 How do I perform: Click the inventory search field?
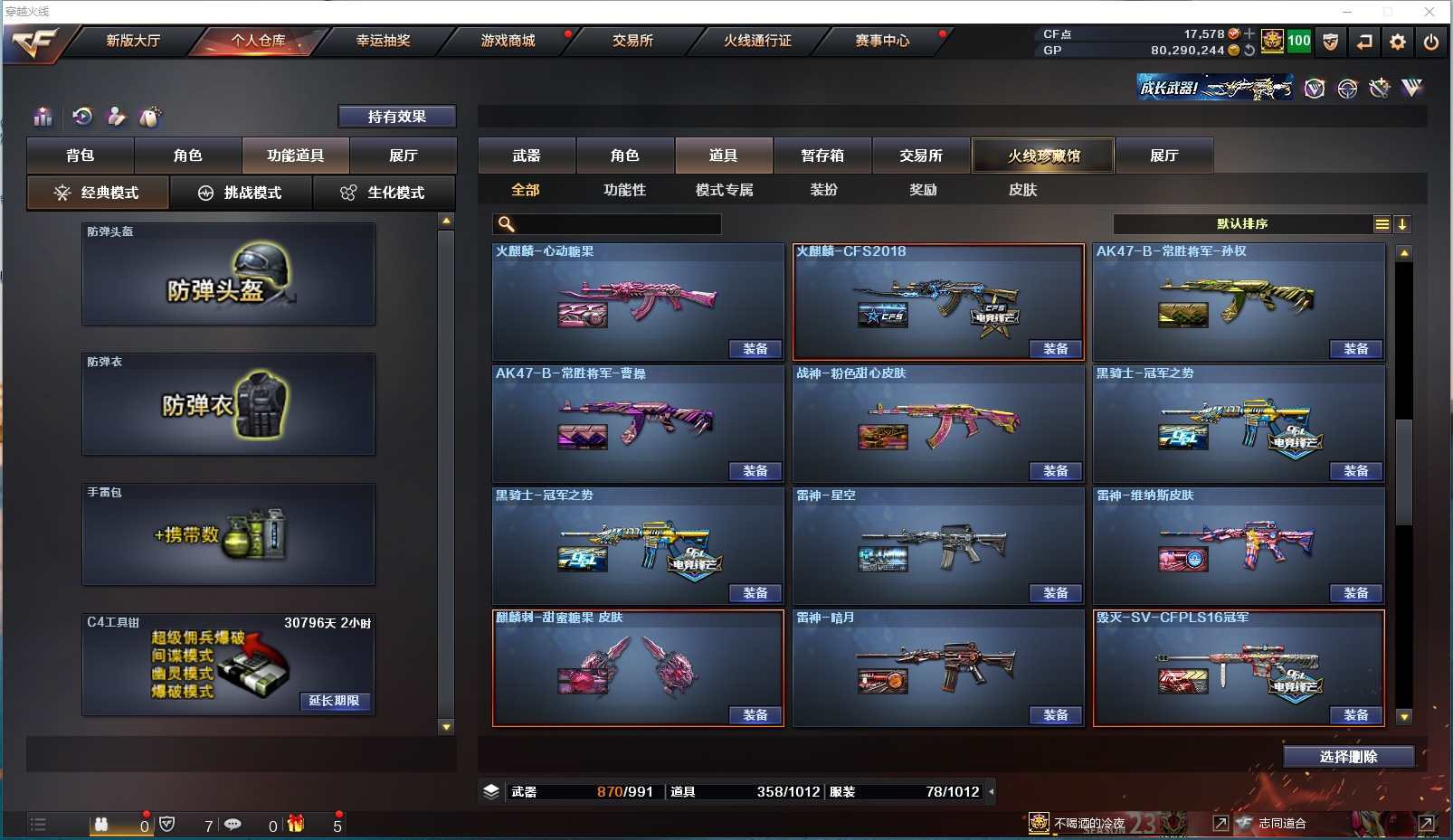[x=617, y=224]
